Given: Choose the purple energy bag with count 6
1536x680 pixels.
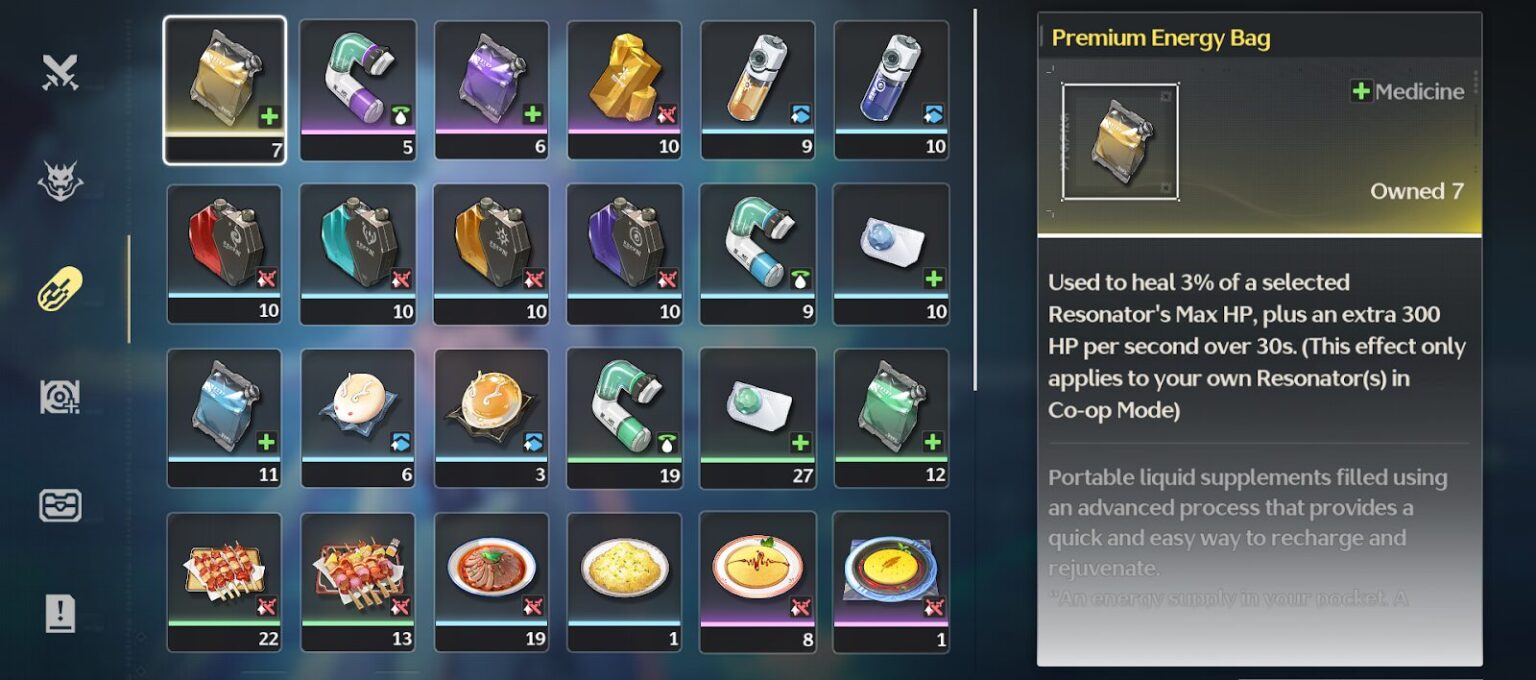Looking at the screenshot, I should click(491, 88).
